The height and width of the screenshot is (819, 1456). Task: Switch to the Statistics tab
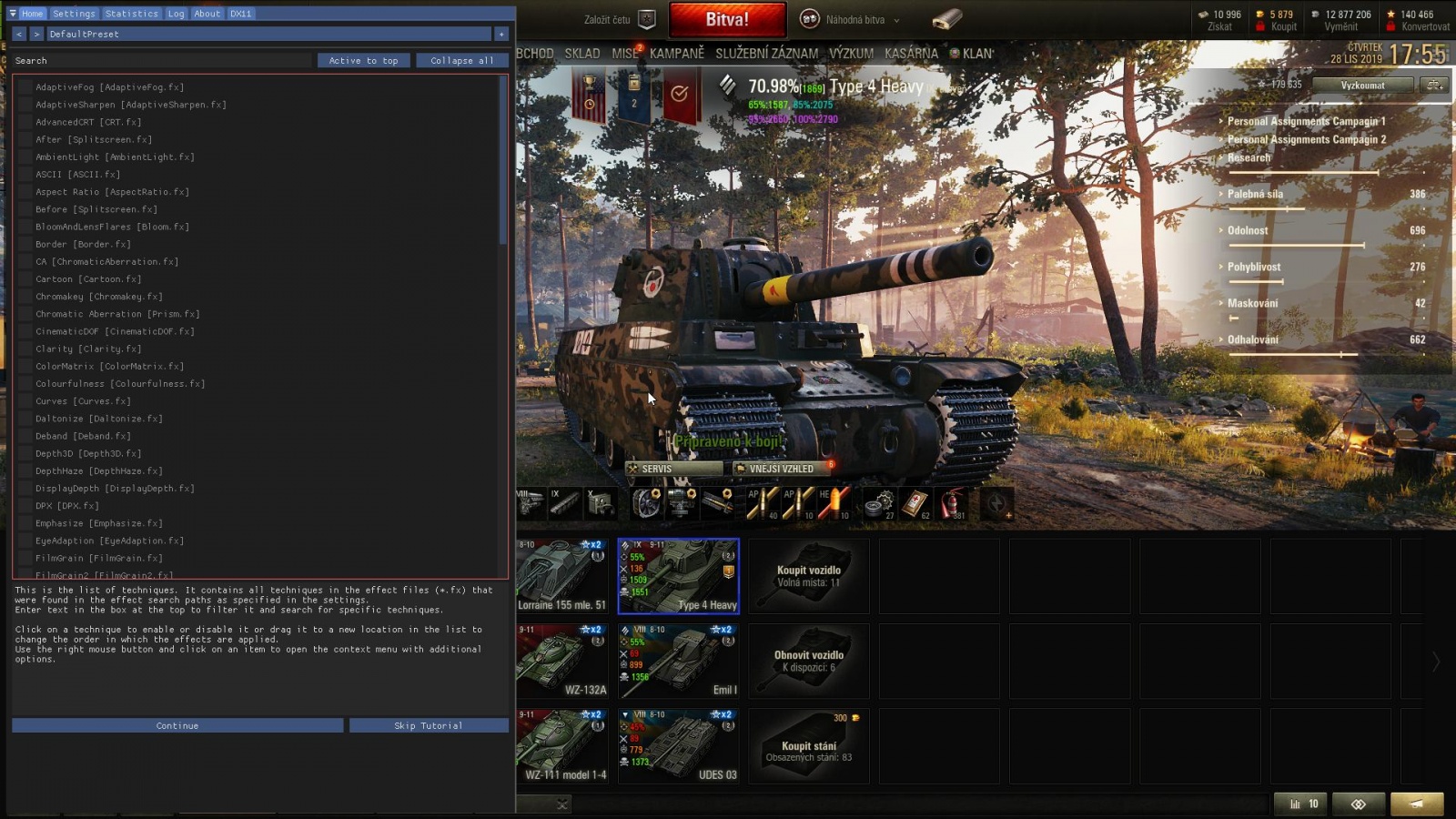tap(131, 14)
